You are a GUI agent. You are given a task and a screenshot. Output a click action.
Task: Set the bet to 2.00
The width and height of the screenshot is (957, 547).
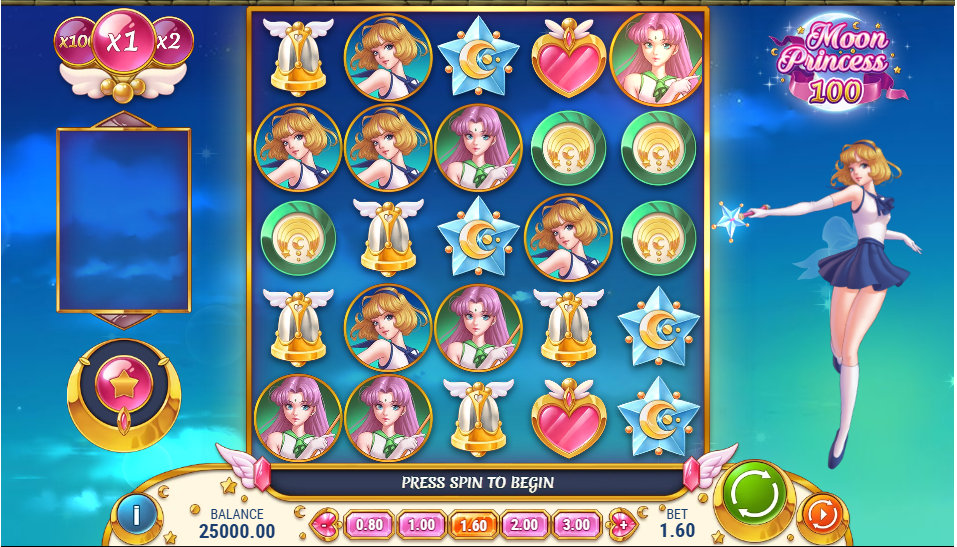click(x=524, y=523)
